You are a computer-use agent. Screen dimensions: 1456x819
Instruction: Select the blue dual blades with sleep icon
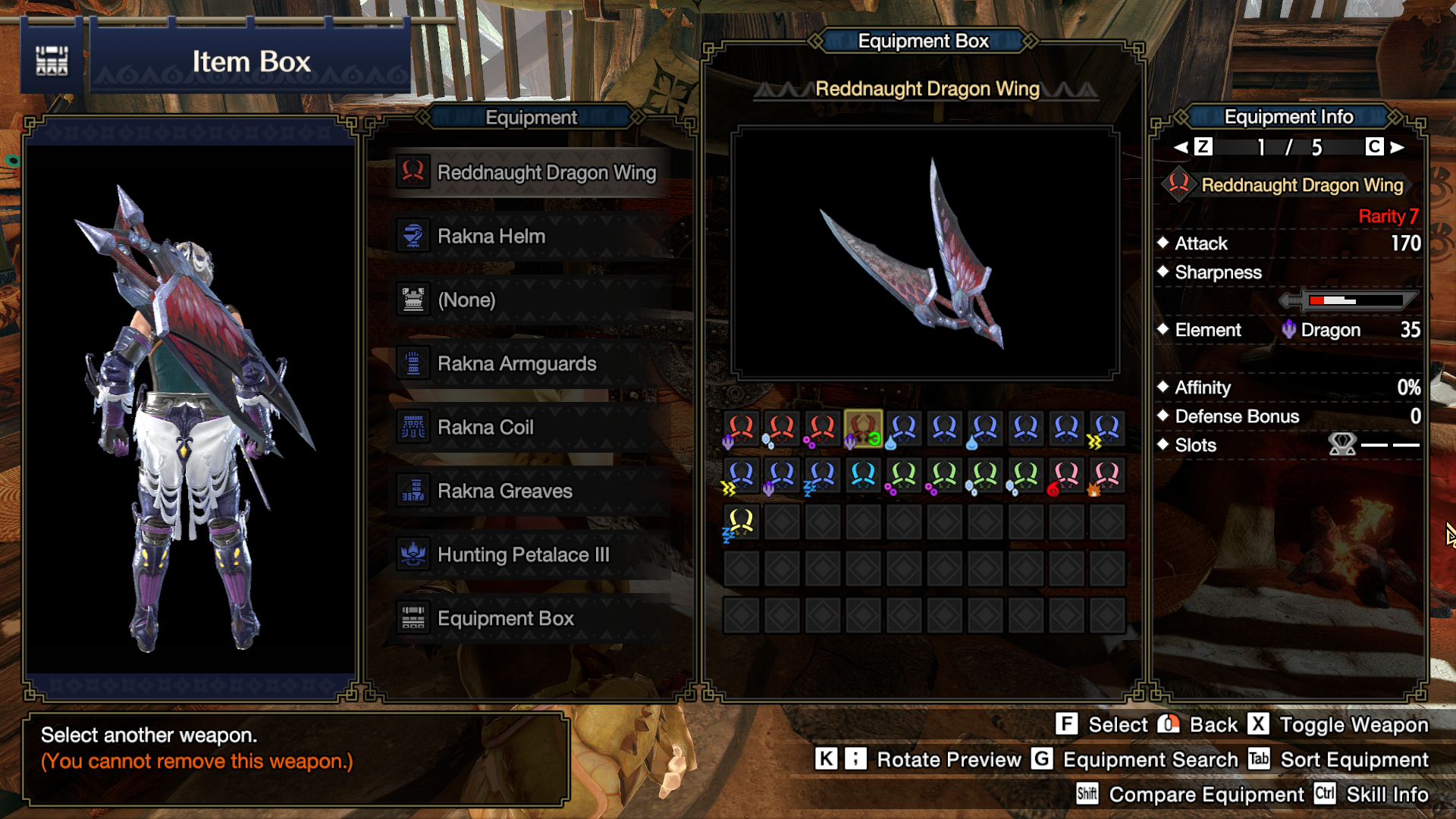pyautogui.click(x=822, y=476)
